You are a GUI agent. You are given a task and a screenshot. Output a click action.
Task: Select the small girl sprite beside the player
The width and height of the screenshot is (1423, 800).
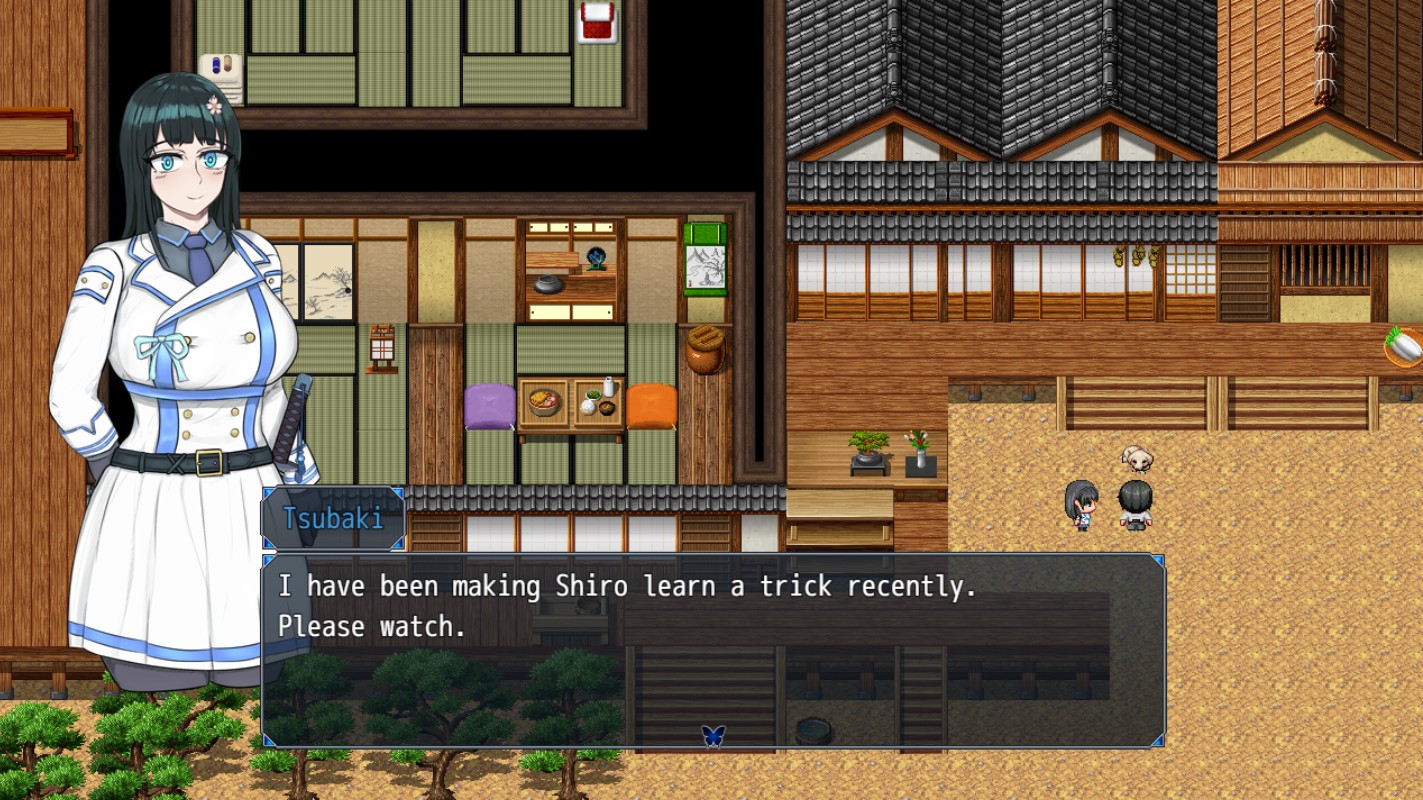1083,505
